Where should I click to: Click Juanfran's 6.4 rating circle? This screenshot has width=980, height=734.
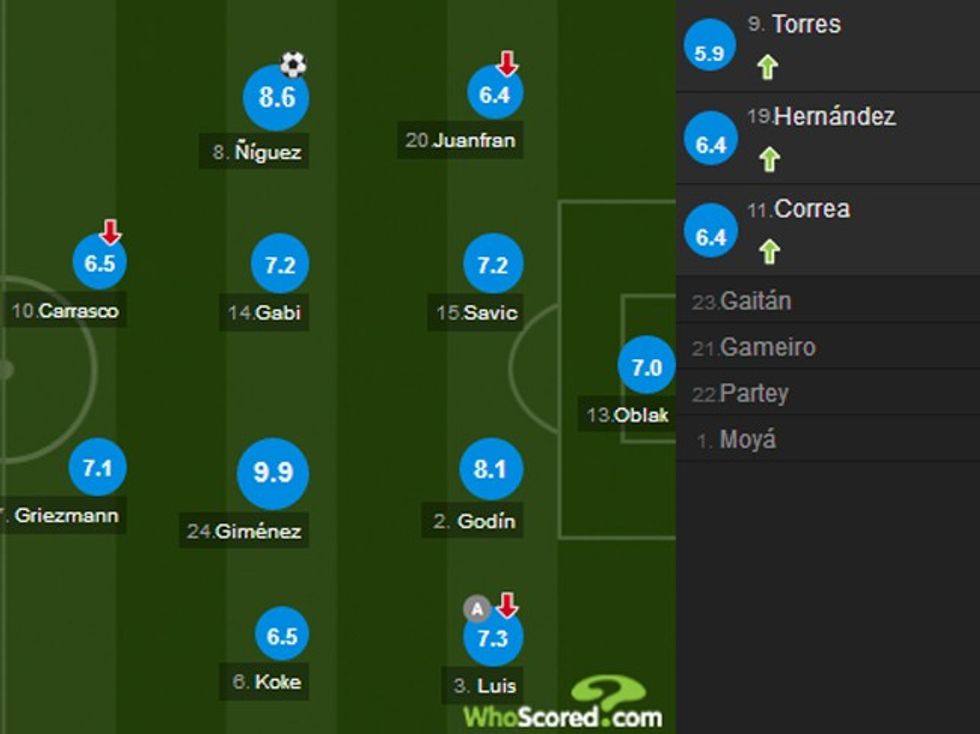point(495,95)
